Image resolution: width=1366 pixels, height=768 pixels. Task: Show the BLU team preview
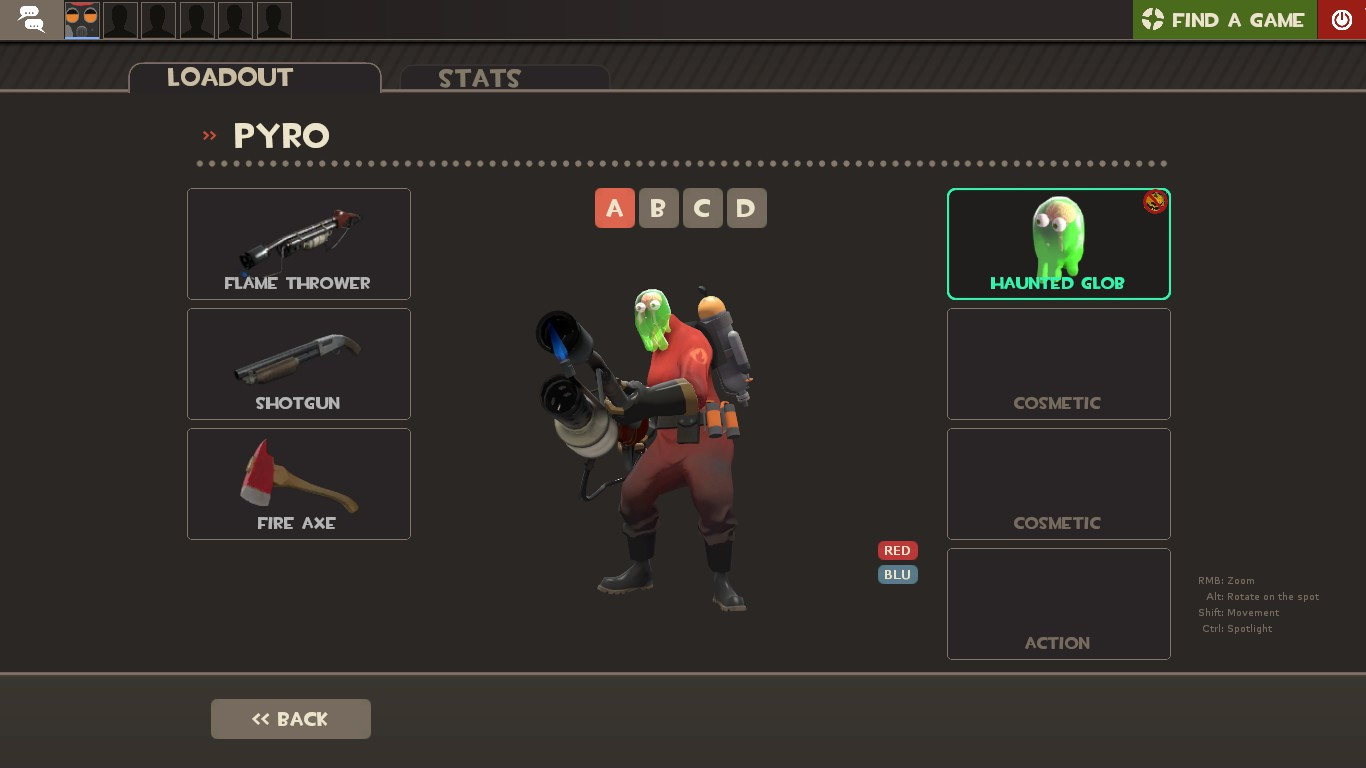click(x=897, y=574)
